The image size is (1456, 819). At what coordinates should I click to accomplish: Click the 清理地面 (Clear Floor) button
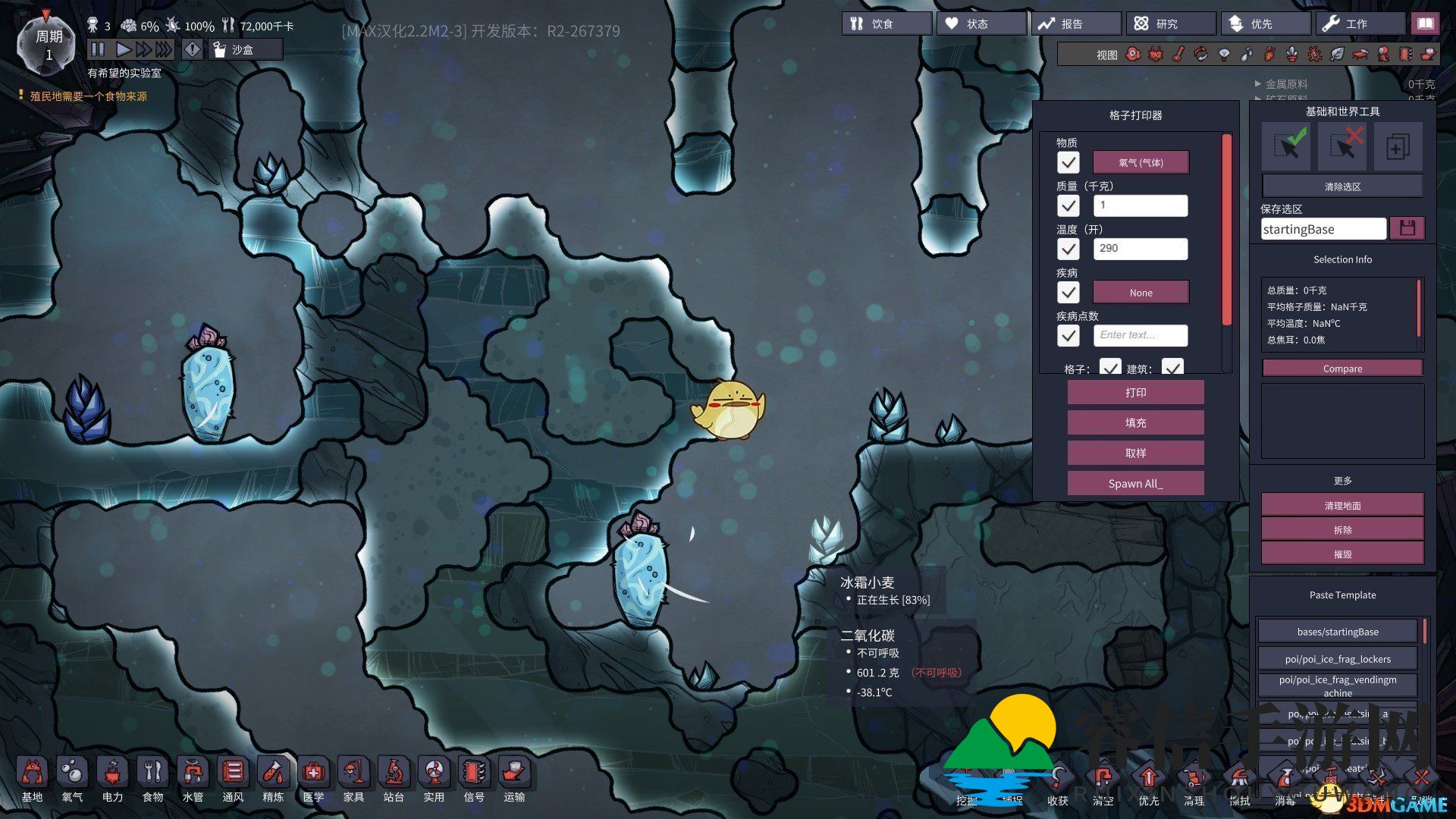1341,506
